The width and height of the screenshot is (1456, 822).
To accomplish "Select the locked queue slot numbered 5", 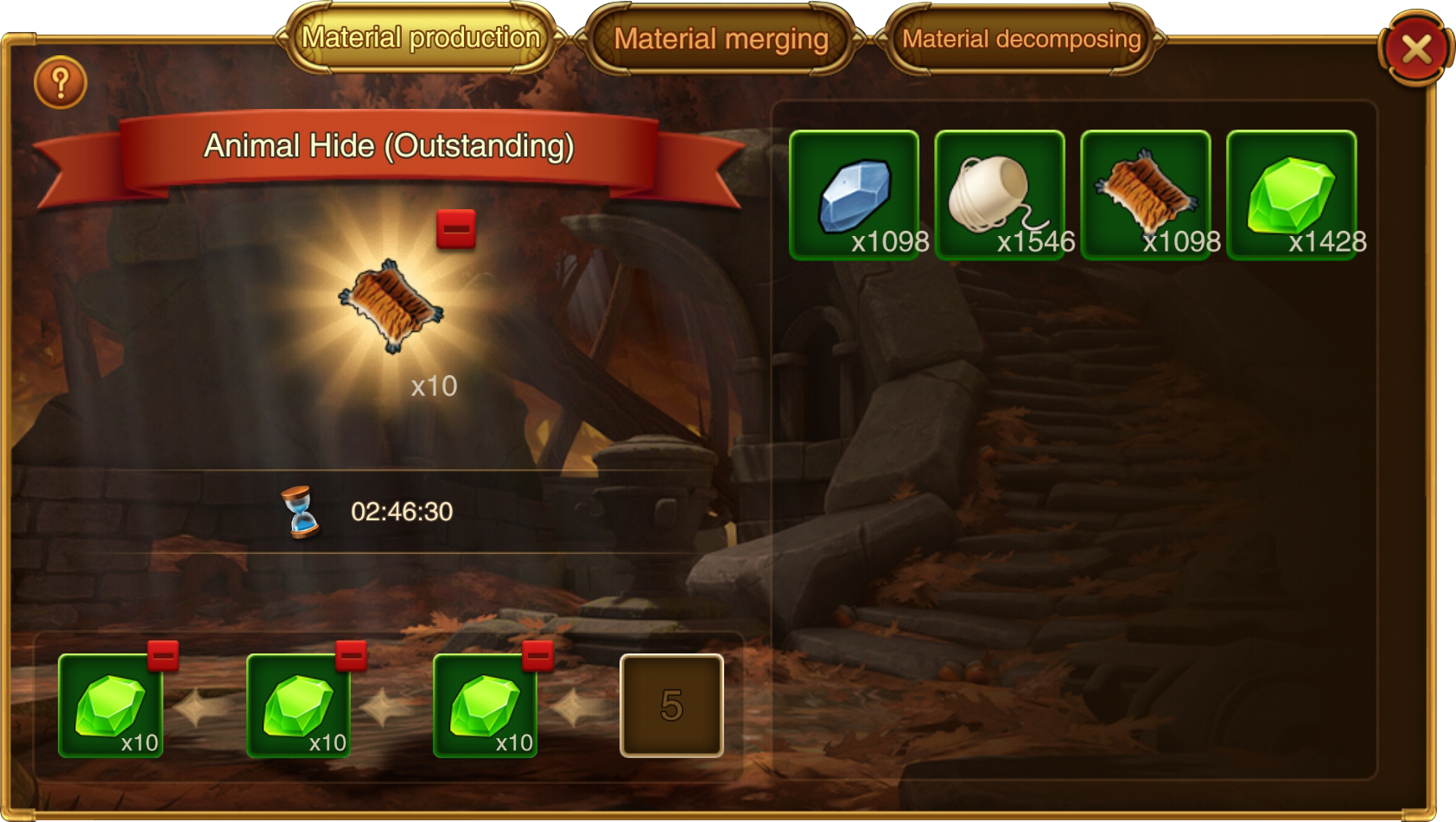I will coord(671,705).
